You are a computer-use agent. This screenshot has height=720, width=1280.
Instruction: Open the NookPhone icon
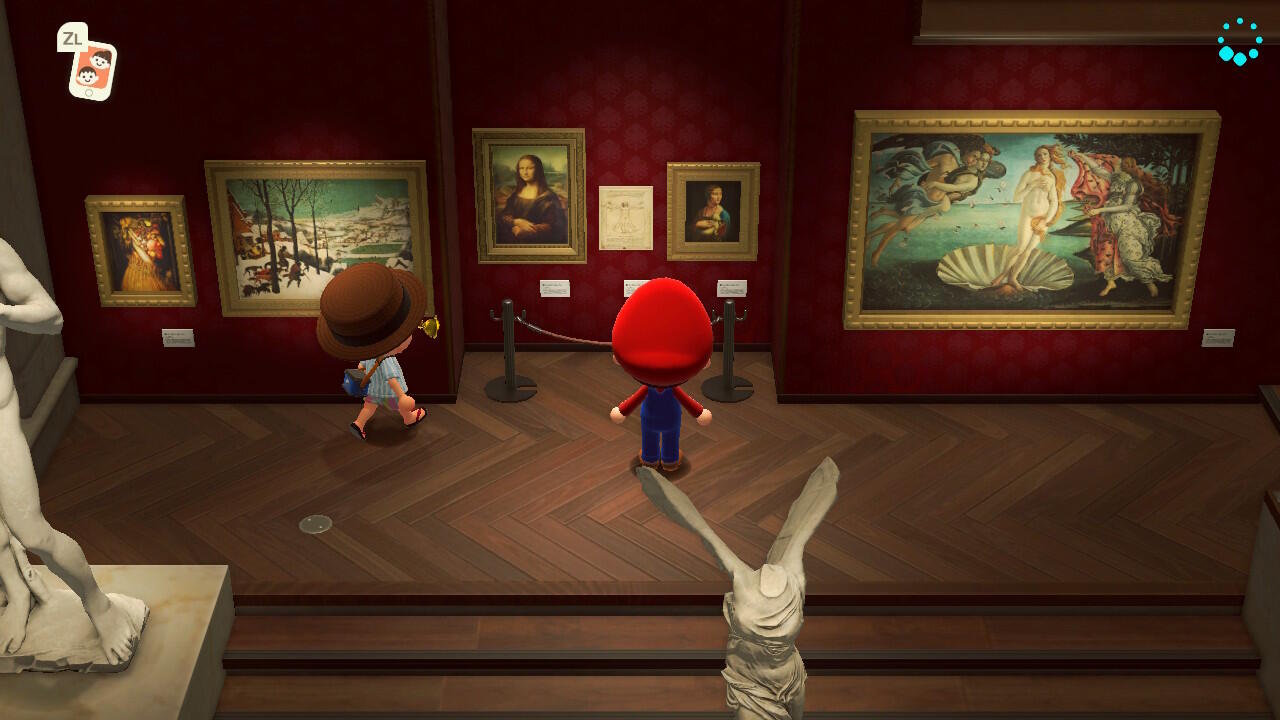(x=91, y=69)
